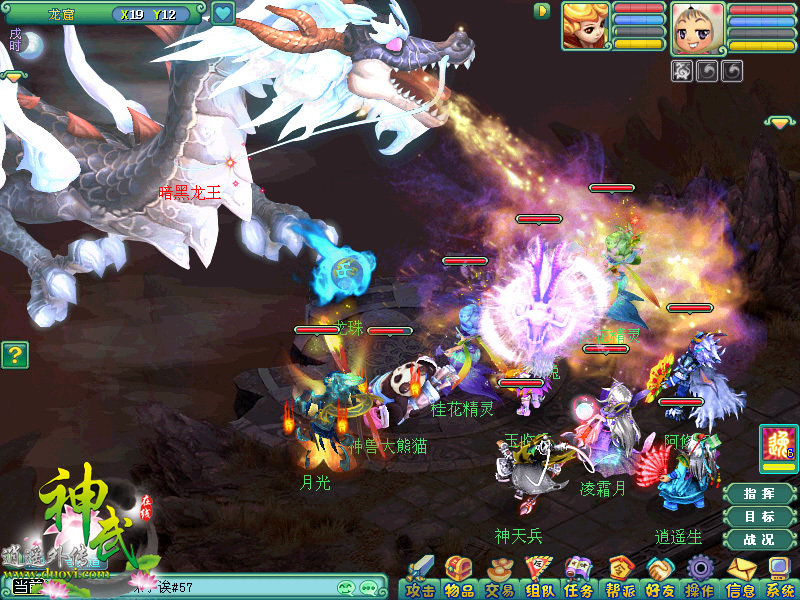
Task: Select the white-hooded pet portrait
Action: tap(696, 27)
